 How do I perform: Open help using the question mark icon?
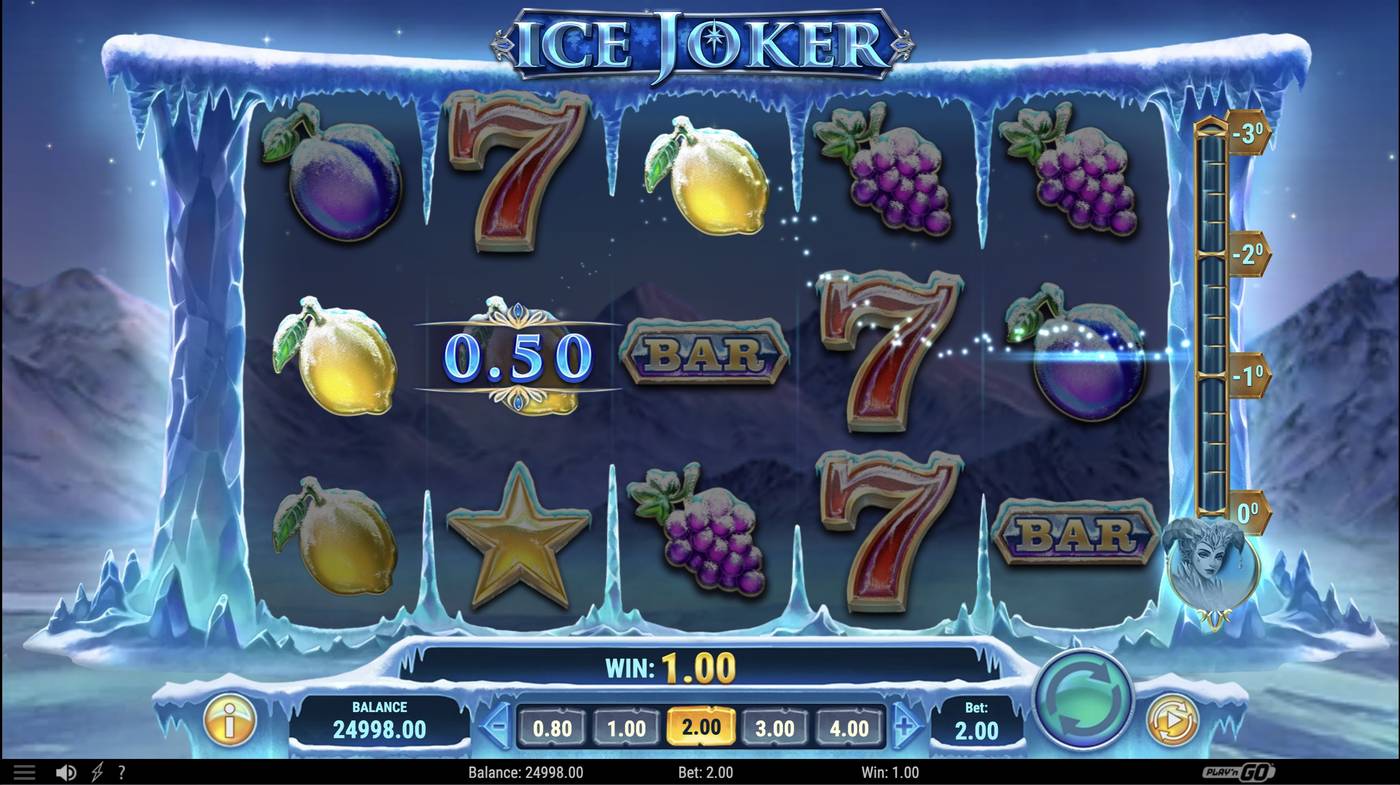pos(122,771)
